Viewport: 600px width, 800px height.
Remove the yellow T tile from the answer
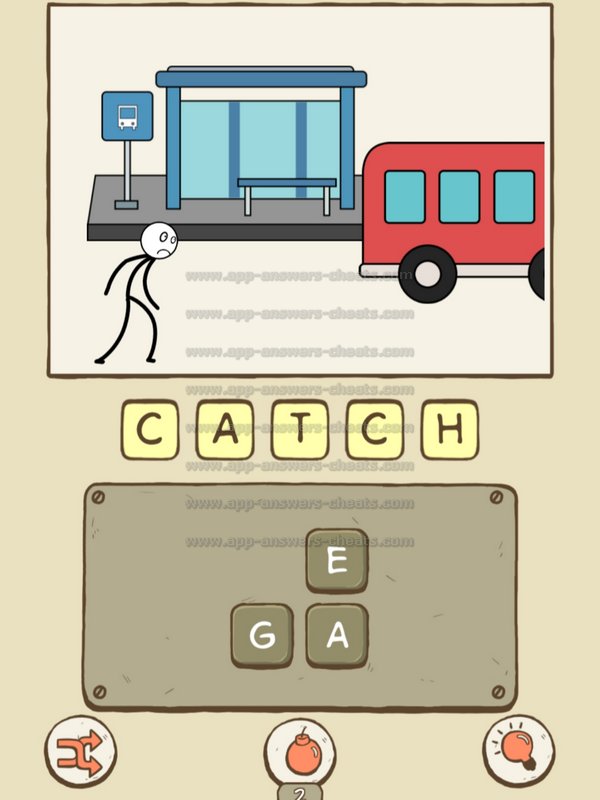point(299,430)
